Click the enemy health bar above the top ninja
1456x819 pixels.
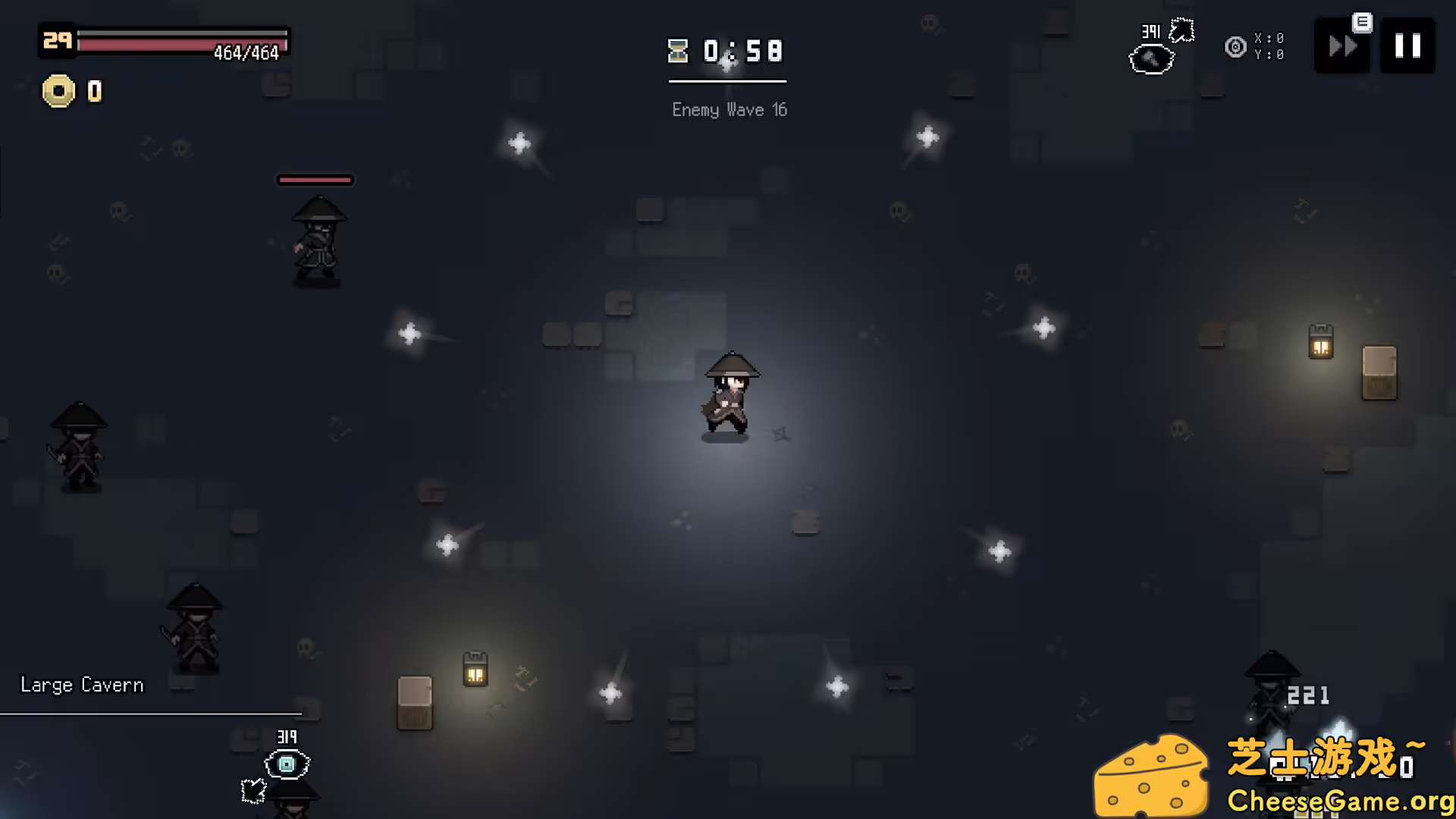[315, 180]
